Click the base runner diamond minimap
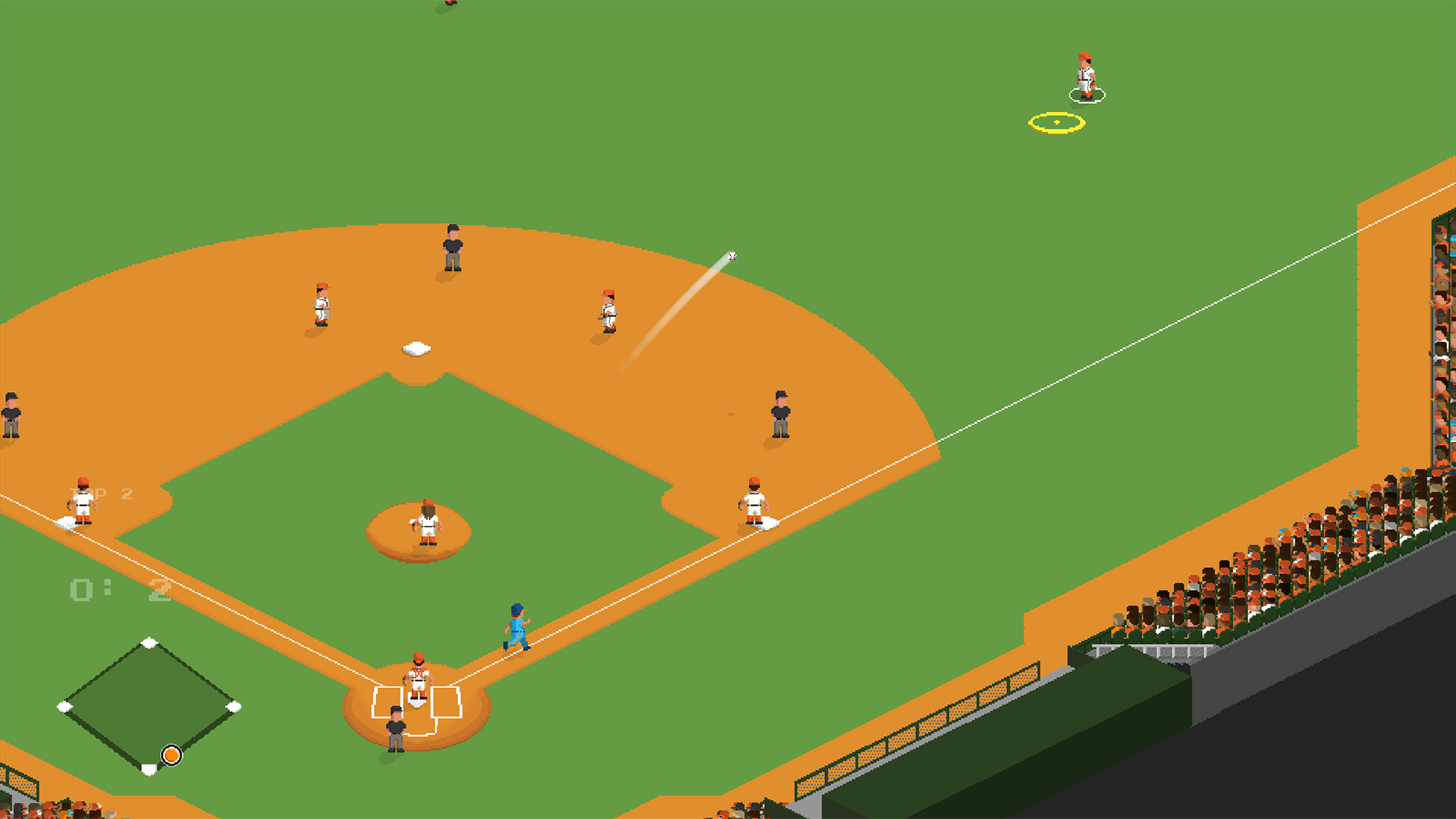The width and height of the screenshot is (1456, 819). (x=149, y=705)
